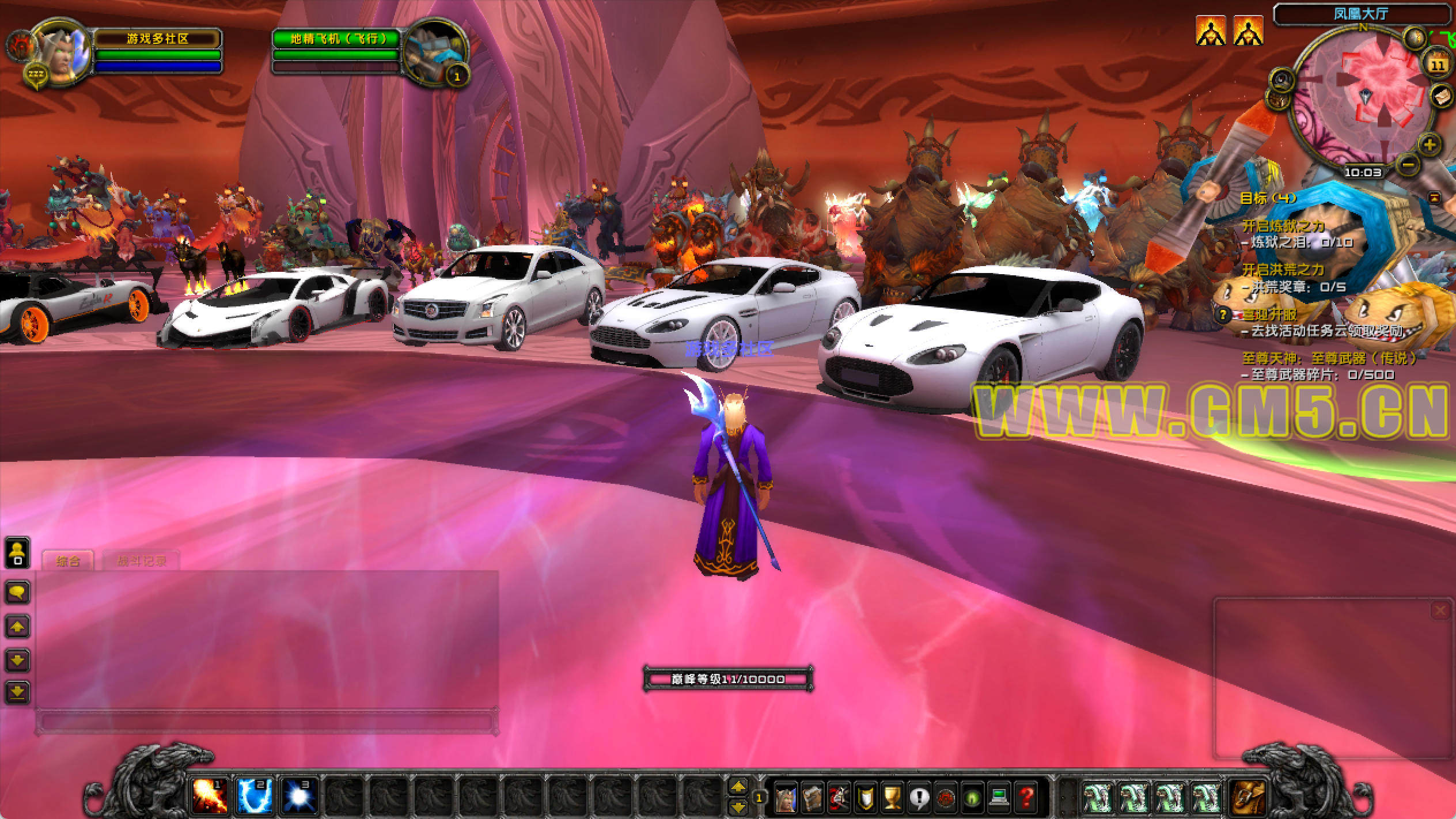Image resolution: width=1456 pixels, height=819 pixels.
Task: Activate the blue lightning shield ability
Action: click(x=255, y=797)
